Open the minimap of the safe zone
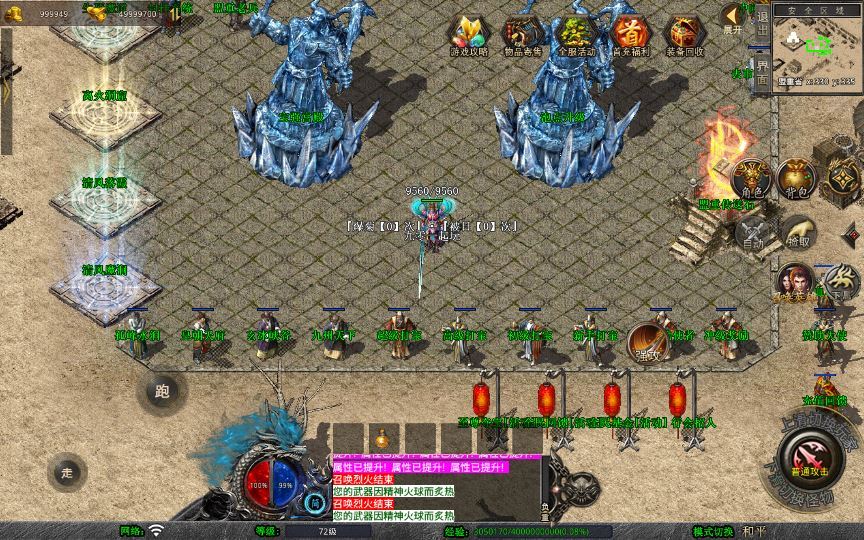The height and width of the screenshot is (540, 864). tap(818, 48)
